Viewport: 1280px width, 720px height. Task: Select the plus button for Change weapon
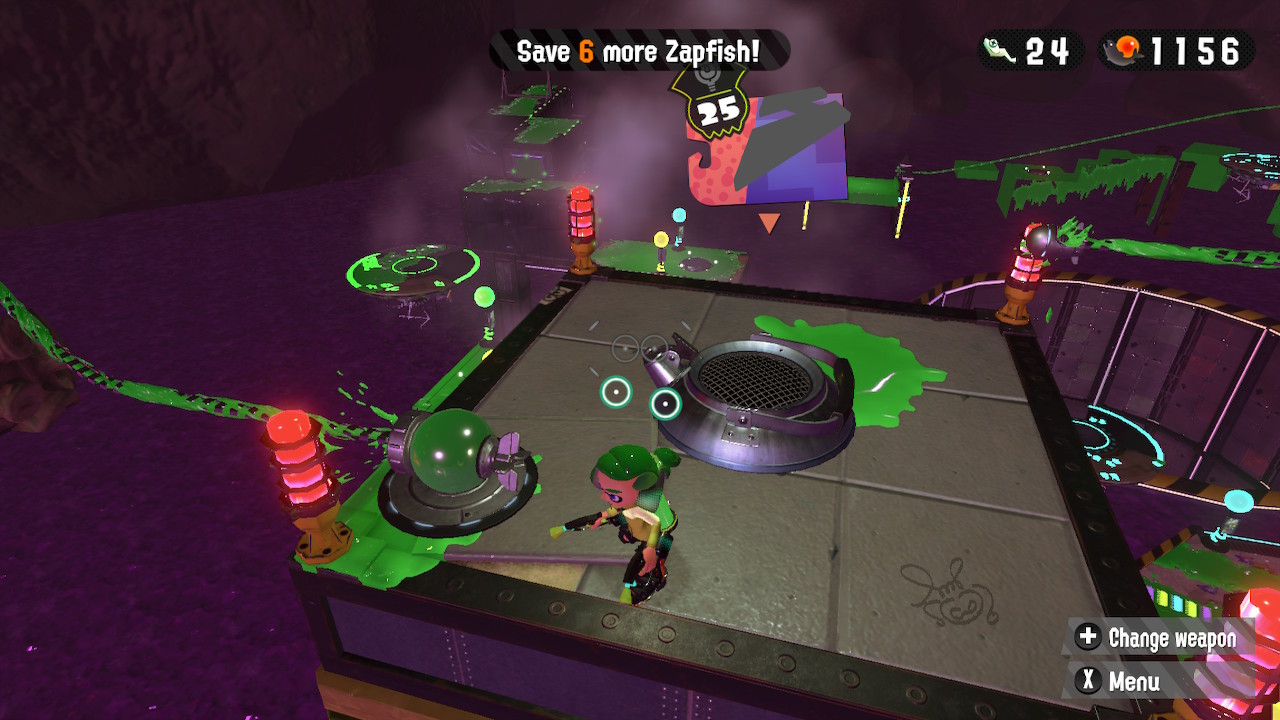[x=1087, y=636]
